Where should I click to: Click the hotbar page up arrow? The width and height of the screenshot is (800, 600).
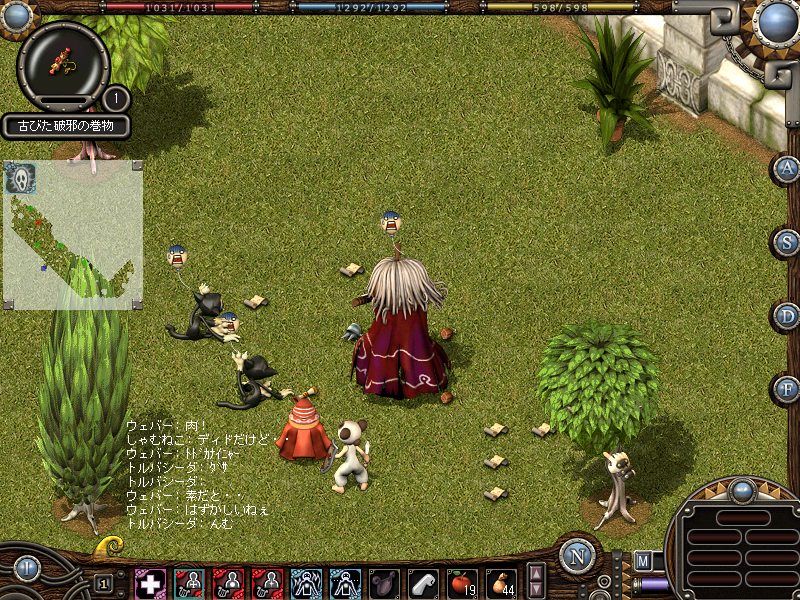pyautogui.click(x=536, y=573)
